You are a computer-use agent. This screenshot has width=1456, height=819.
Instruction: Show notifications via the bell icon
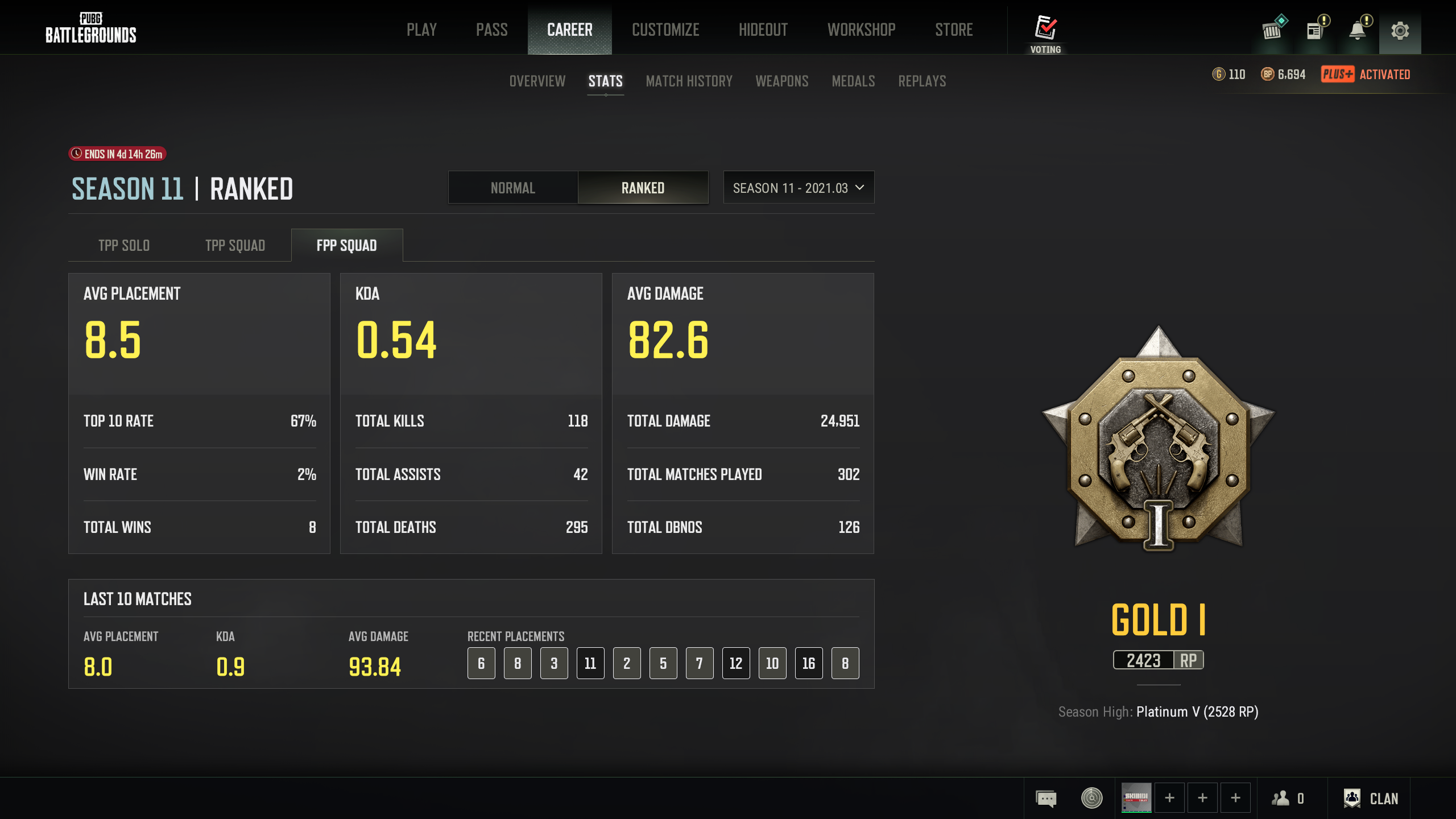[x=1358, y=31]
